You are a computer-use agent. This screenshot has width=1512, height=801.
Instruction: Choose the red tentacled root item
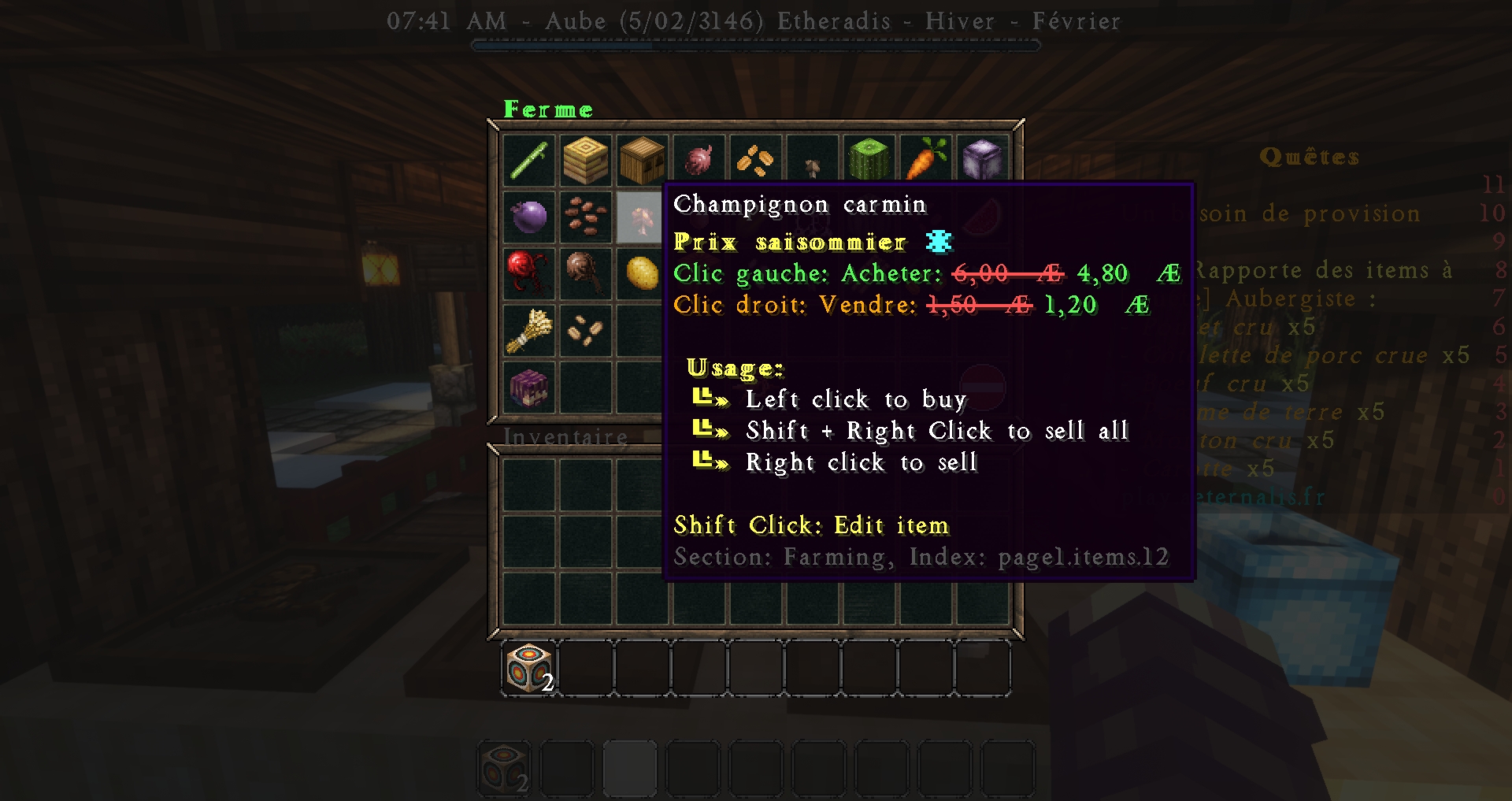click(528, 273)
